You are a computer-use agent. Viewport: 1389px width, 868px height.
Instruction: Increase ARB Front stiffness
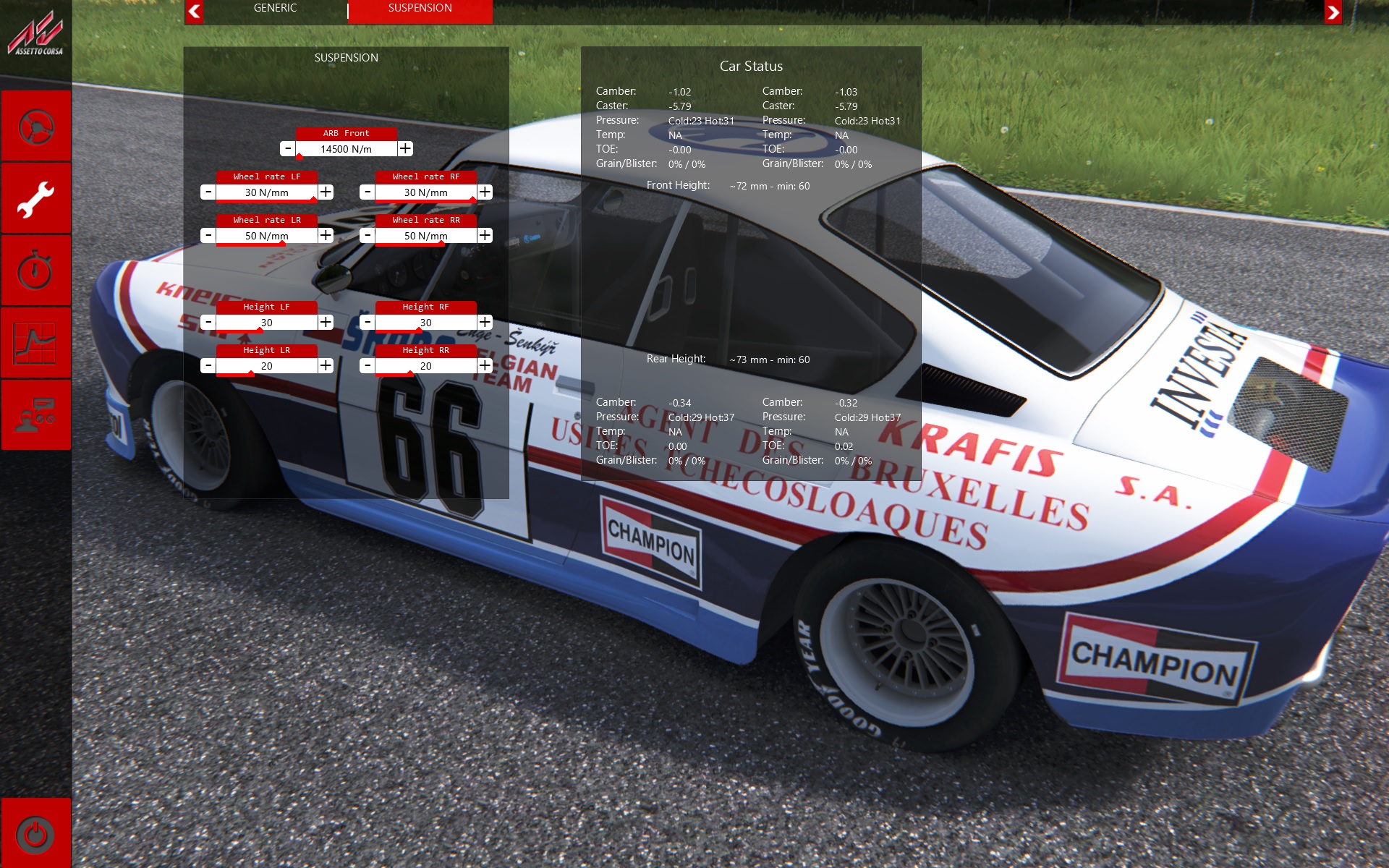pos(405,148)
